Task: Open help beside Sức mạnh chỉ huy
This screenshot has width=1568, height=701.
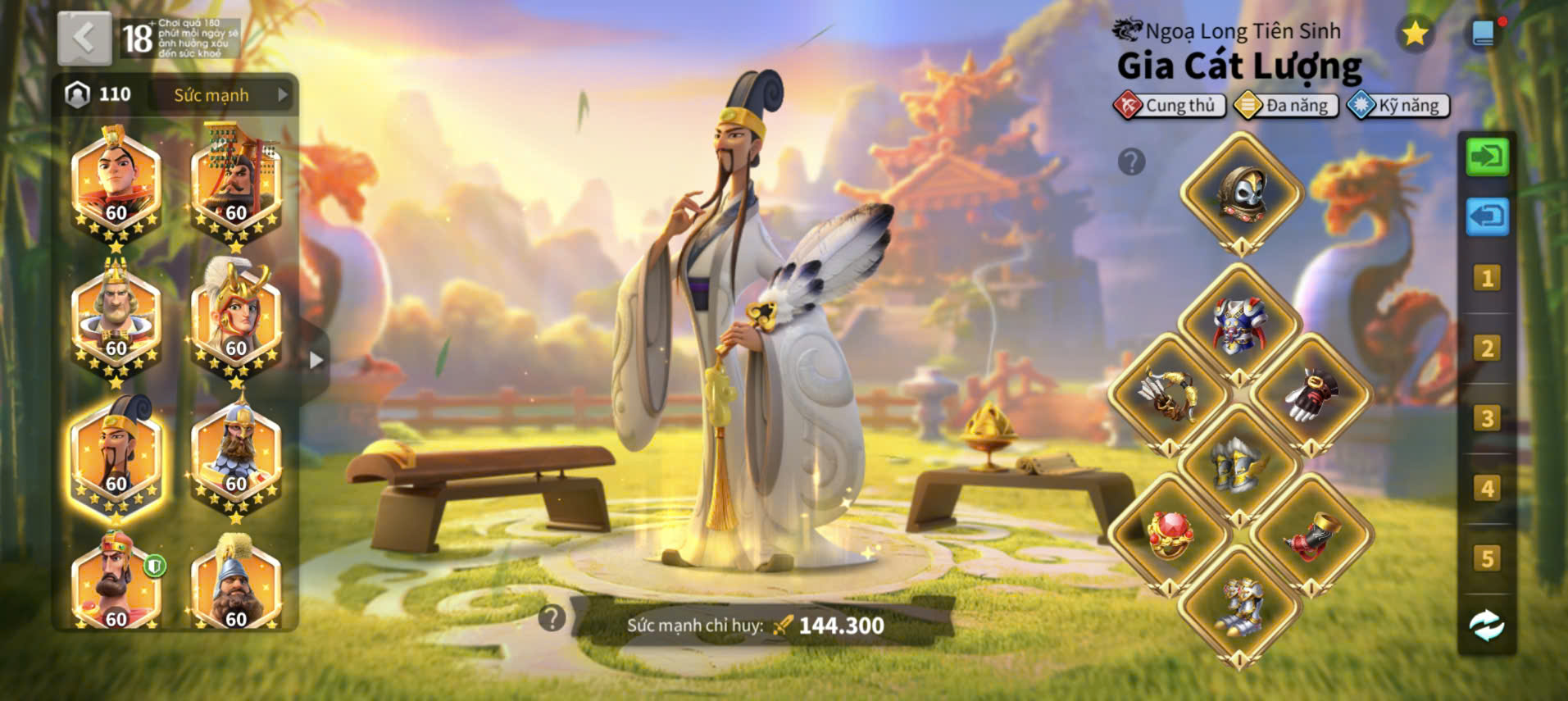Action: pyautogui.click(x=552, y=618)
